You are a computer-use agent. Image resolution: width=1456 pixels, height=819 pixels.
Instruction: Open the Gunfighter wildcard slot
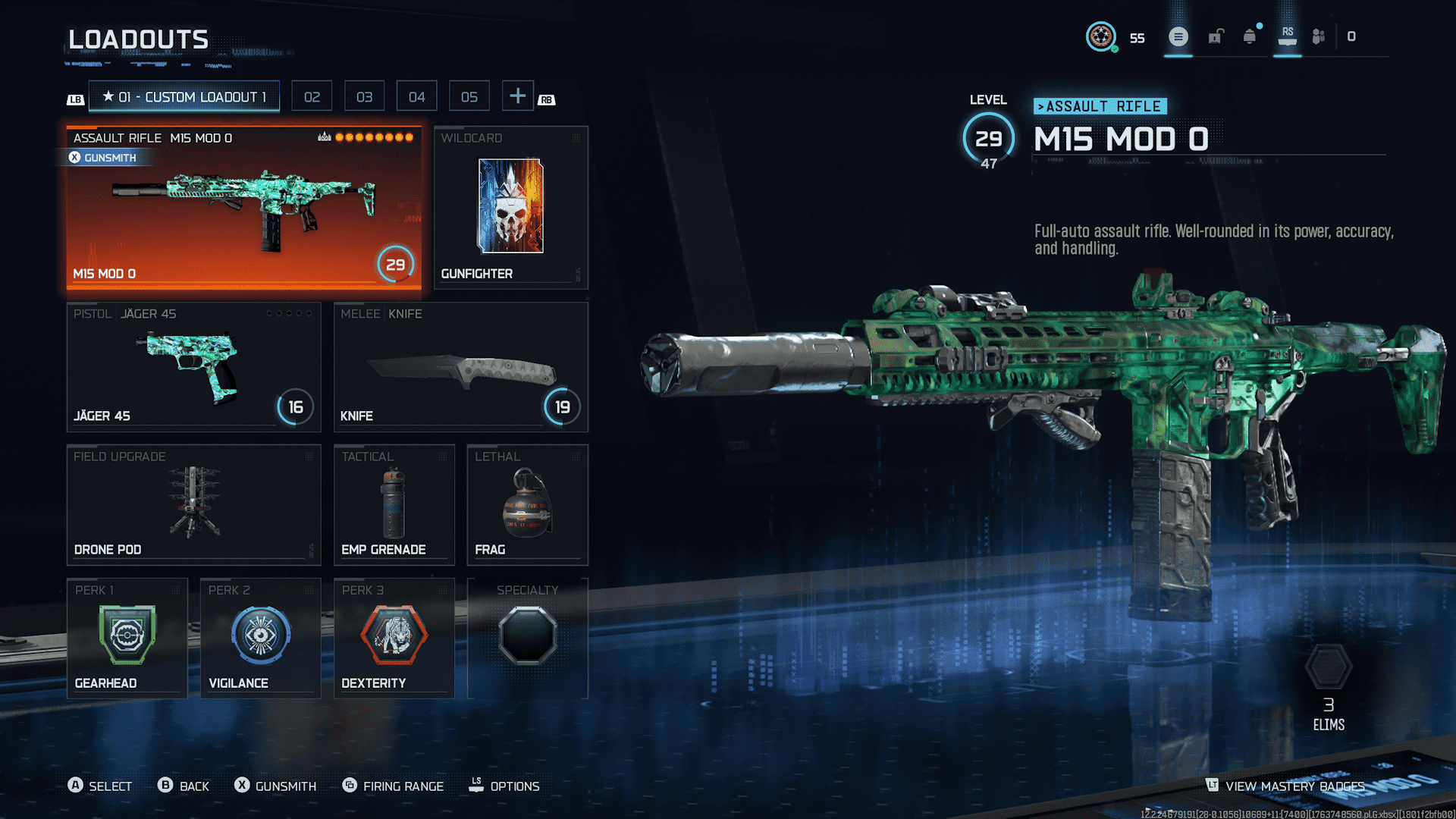tap(510, 208)
